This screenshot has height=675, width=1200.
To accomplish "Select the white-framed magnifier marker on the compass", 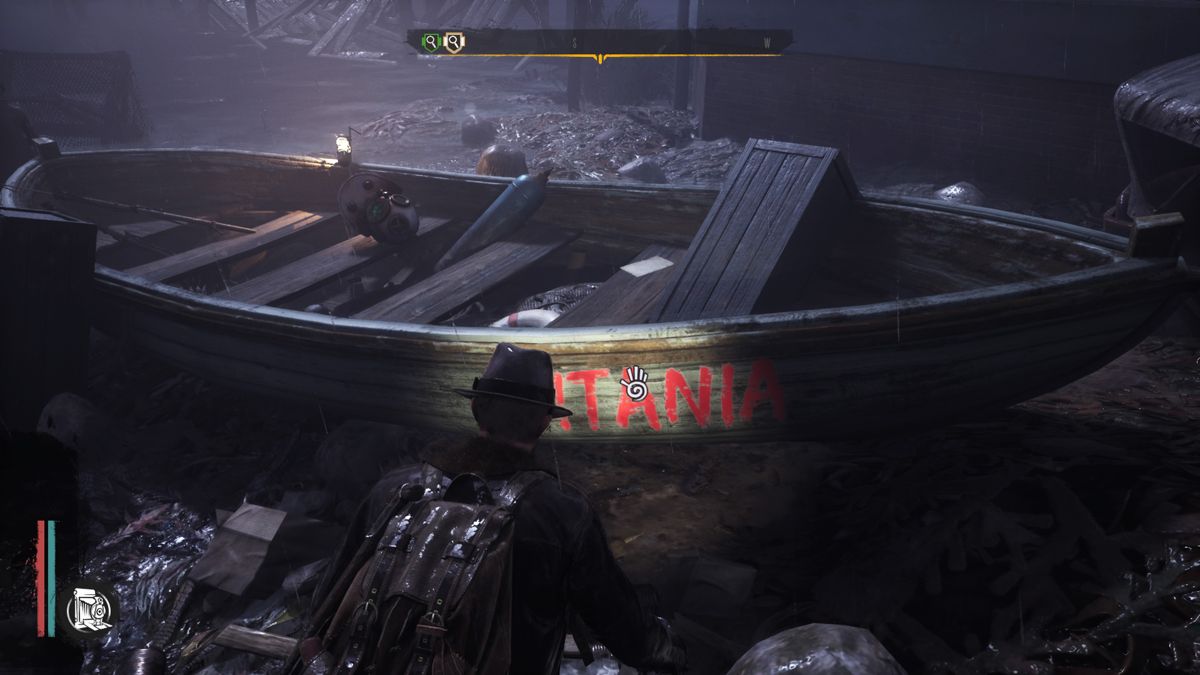I will [454, 42].
